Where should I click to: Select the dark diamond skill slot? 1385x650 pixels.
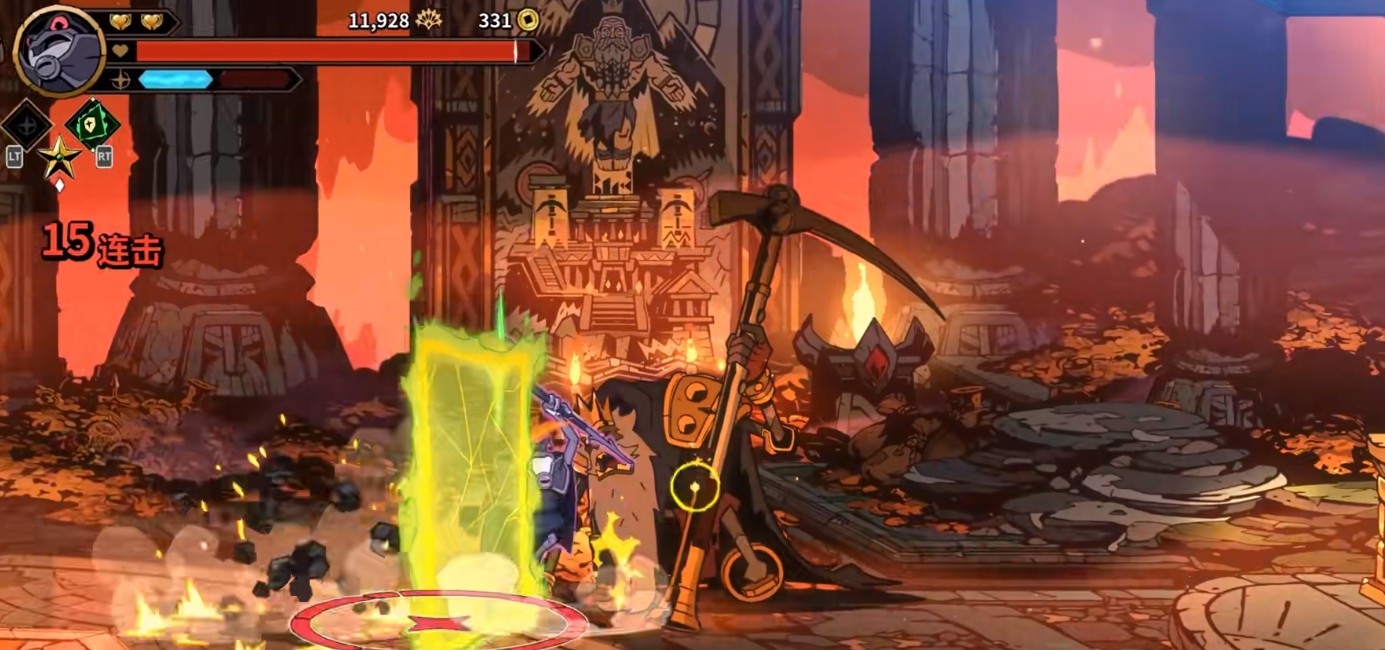[x=26, y=126]
